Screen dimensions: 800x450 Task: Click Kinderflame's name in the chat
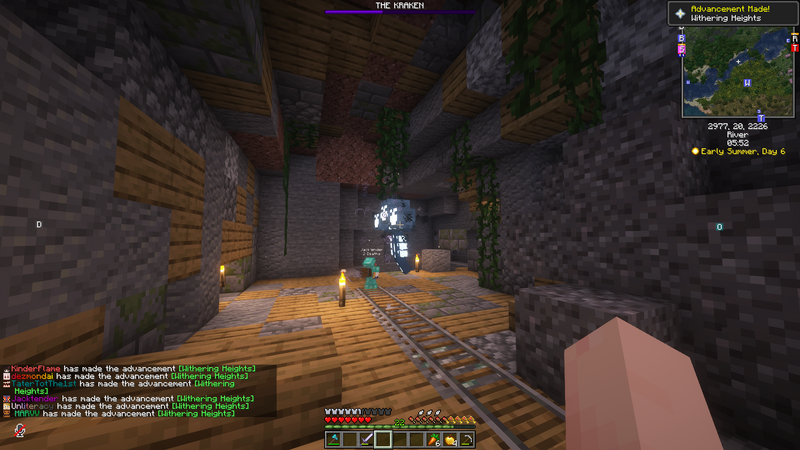coord(34,369)
